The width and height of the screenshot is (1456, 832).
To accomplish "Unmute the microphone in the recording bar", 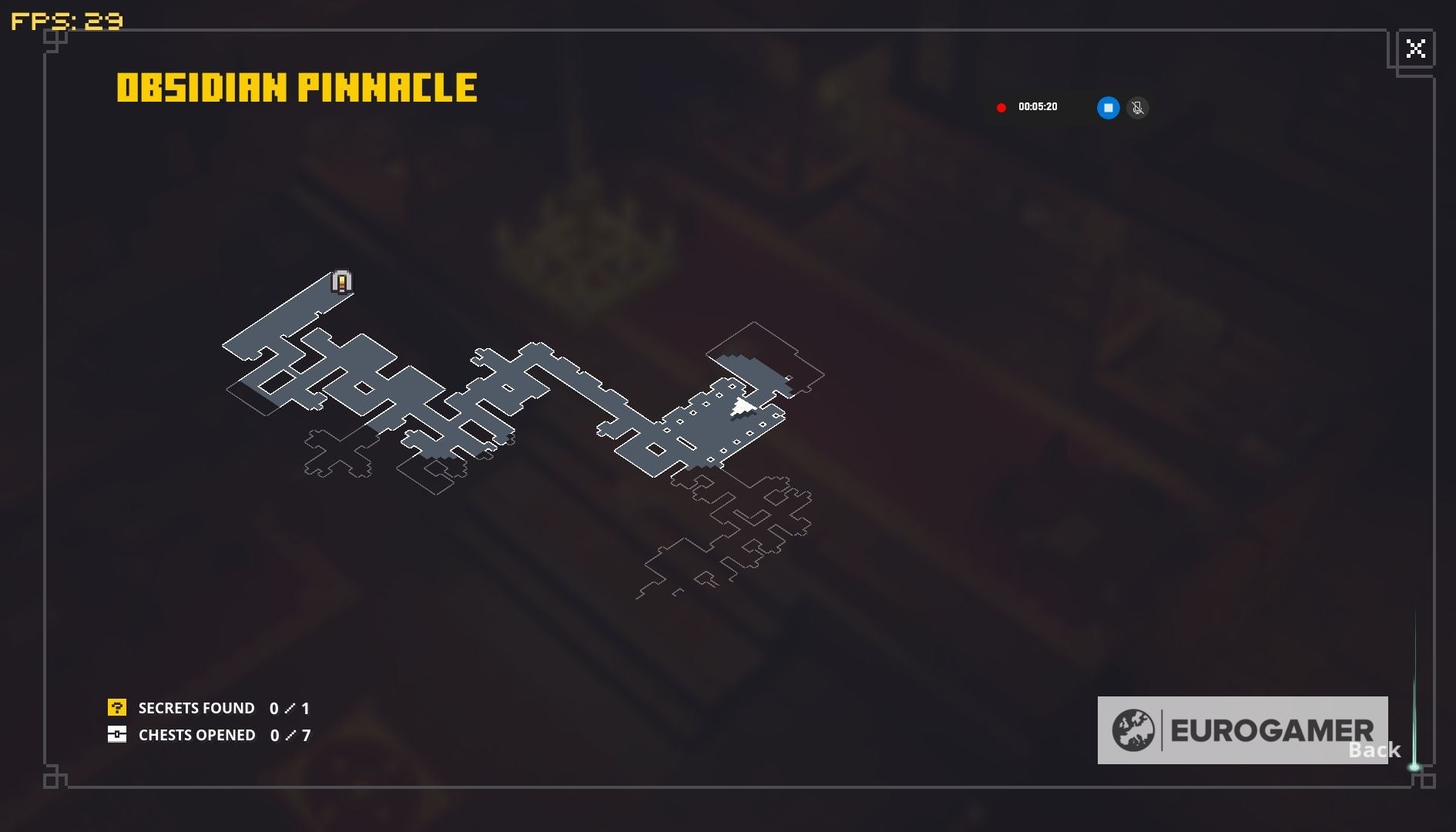I will [x=1138, y=108].
